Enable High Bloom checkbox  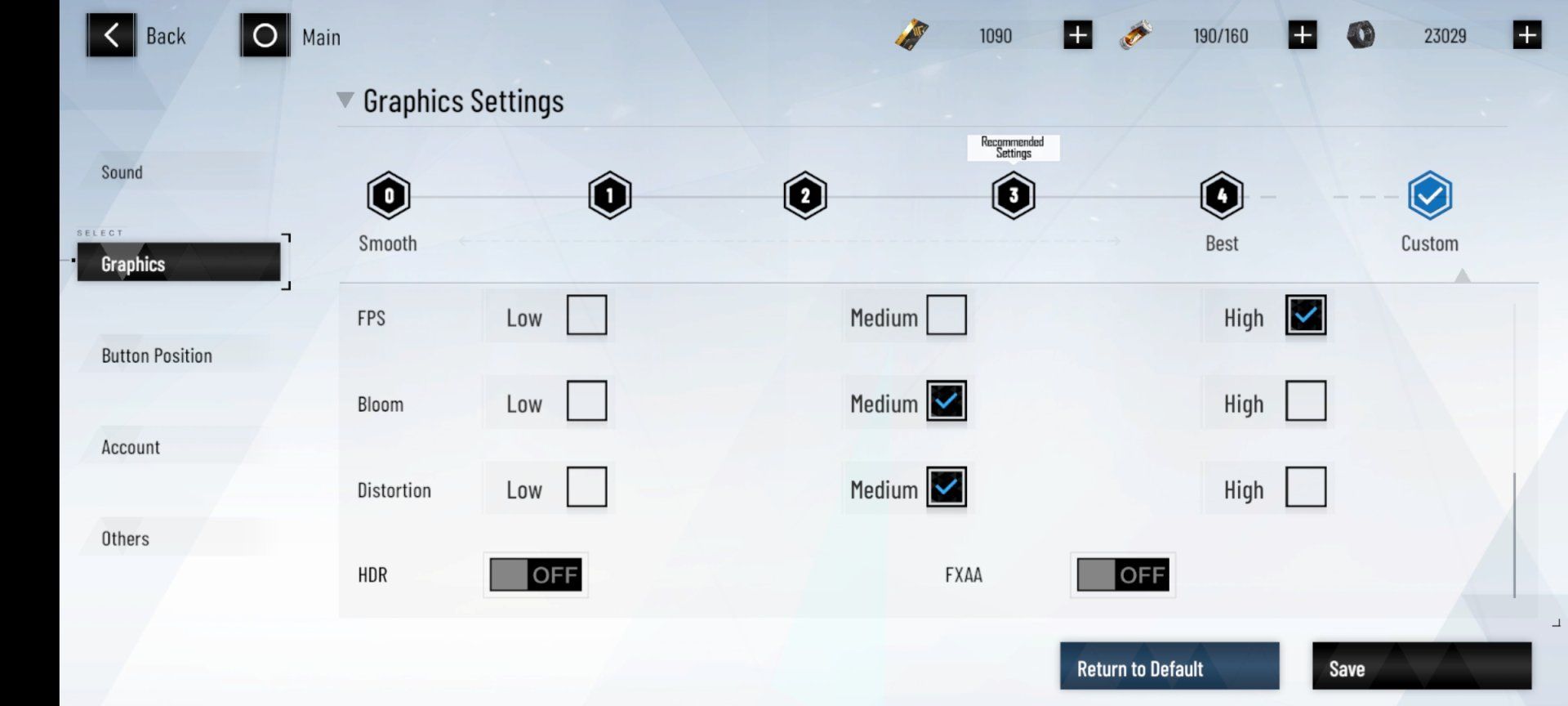click(x=1307, y=401)
